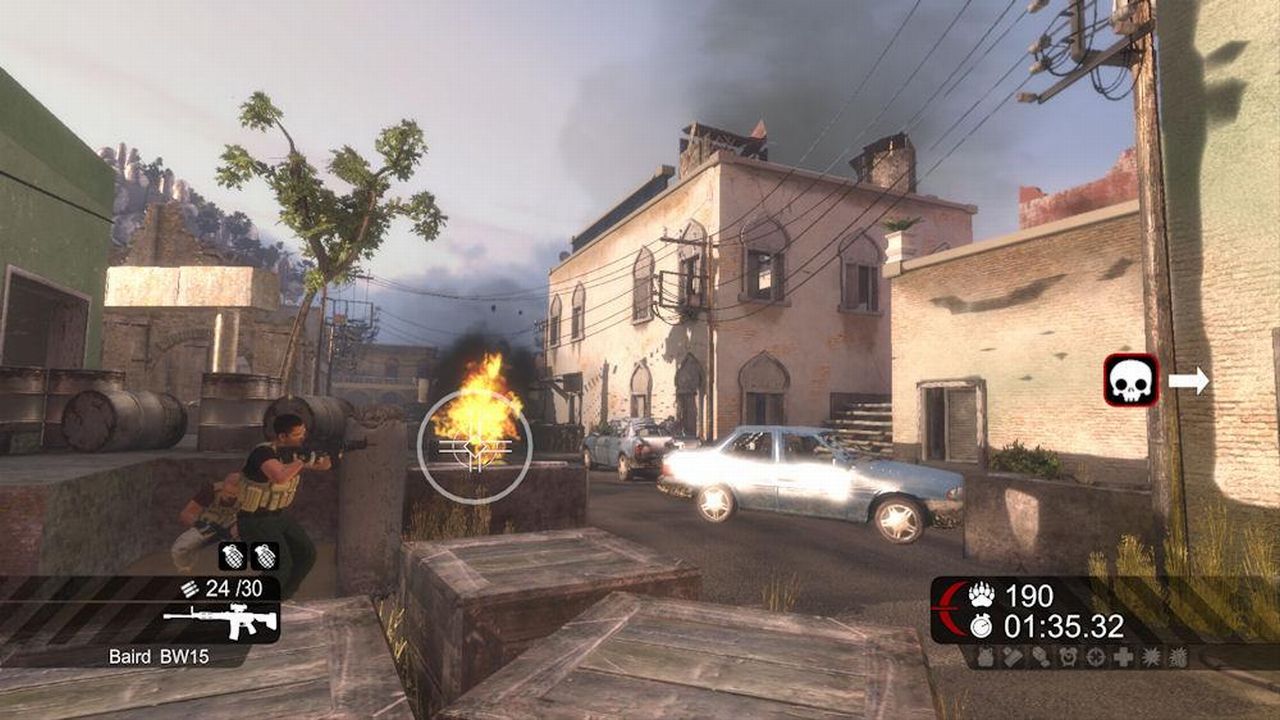Activate the alarm clock perk icon
Image resolution: width=1280 pixels, height=720 pixels.
[1069, 657]
